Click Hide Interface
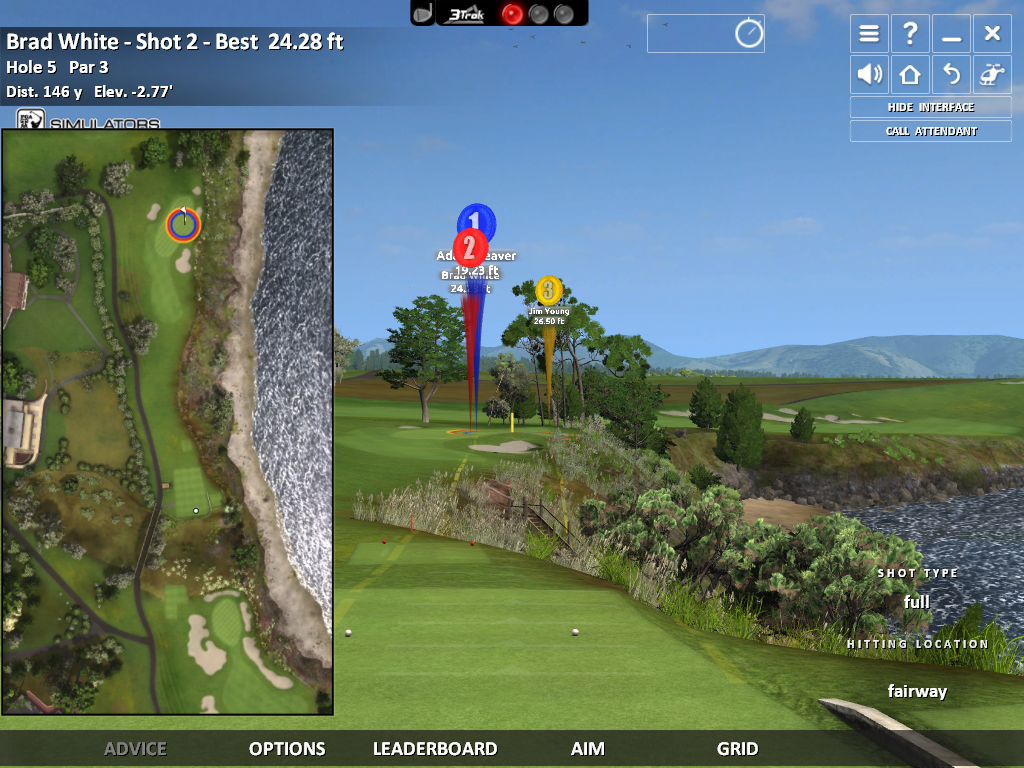This screenshot has width=1024, height=768. (930, 107)
